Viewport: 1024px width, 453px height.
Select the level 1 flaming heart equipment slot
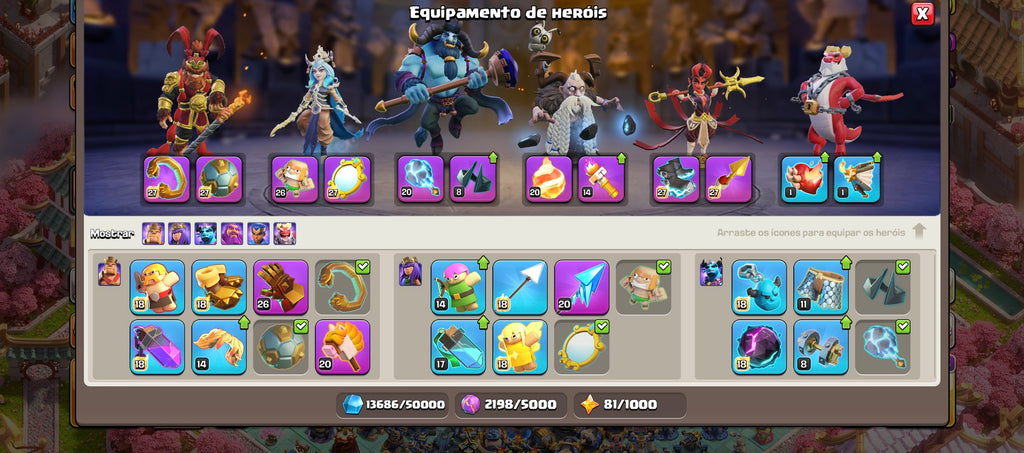804,179
